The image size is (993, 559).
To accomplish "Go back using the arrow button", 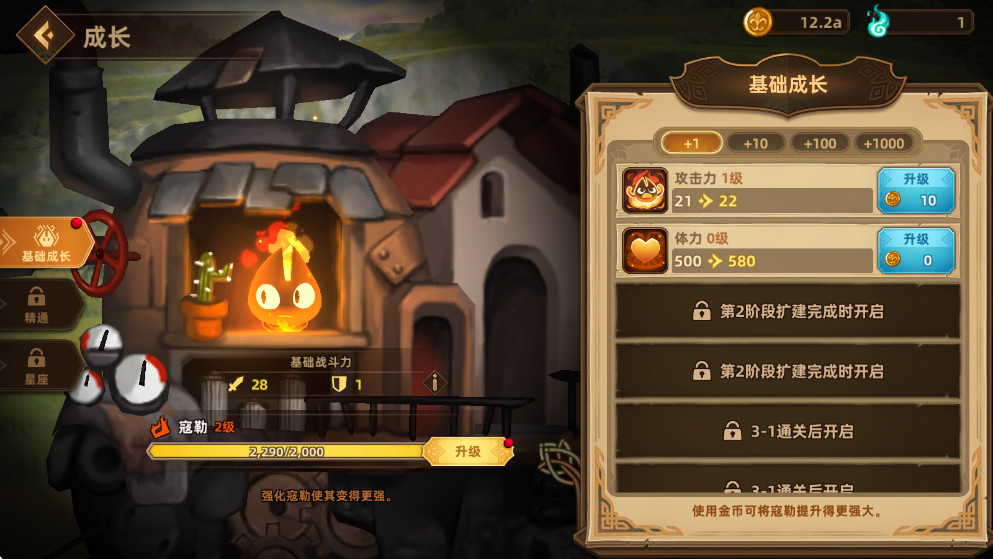I will coord(44,35).
